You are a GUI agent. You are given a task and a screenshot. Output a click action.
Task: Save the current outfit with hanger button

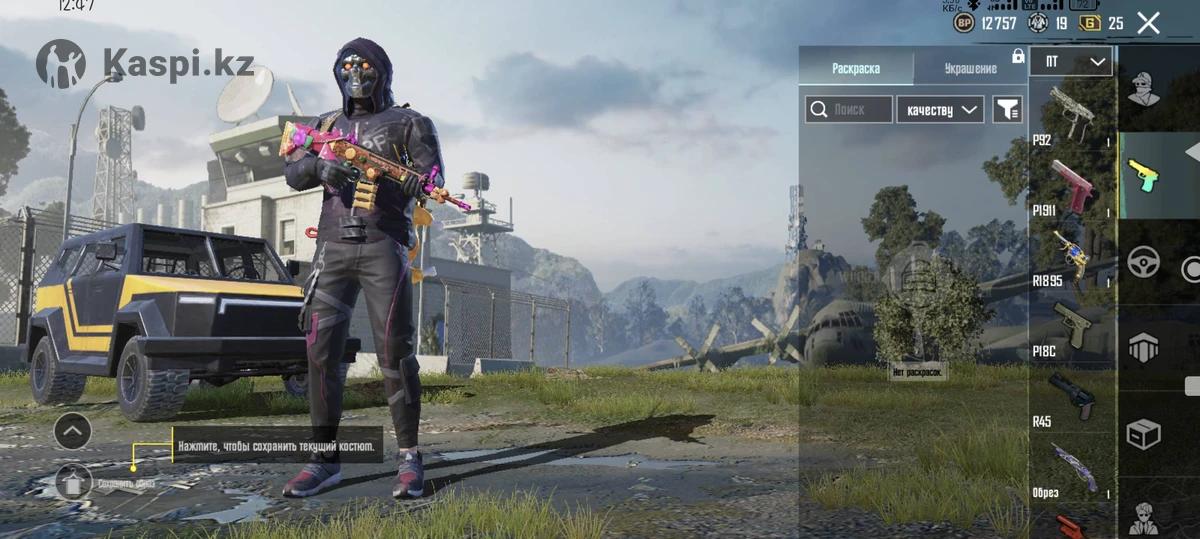(x=74, y=483)
